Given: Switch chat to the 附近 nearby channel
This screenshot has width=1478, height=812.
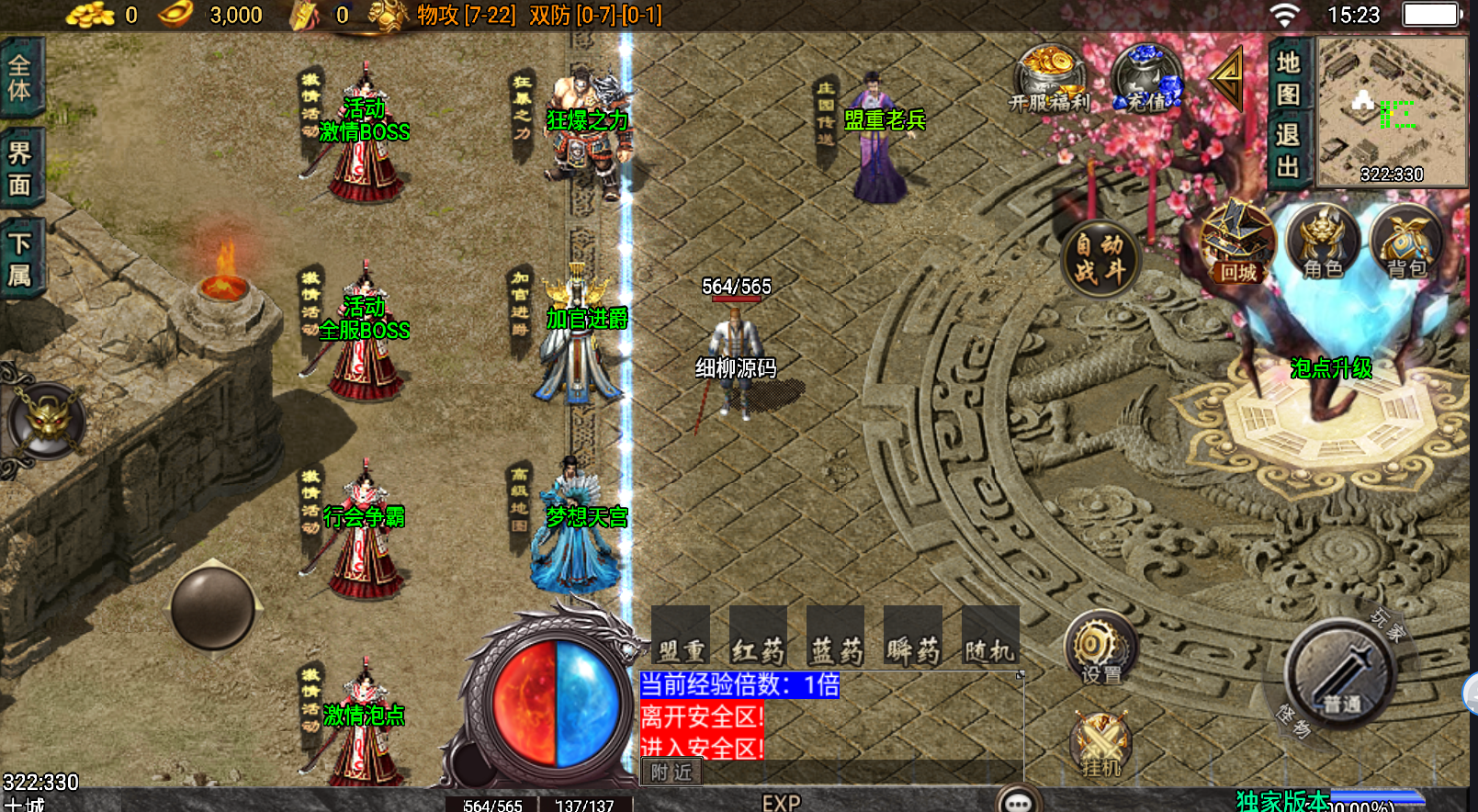Looking at the screenshot, I should point(671,773).
